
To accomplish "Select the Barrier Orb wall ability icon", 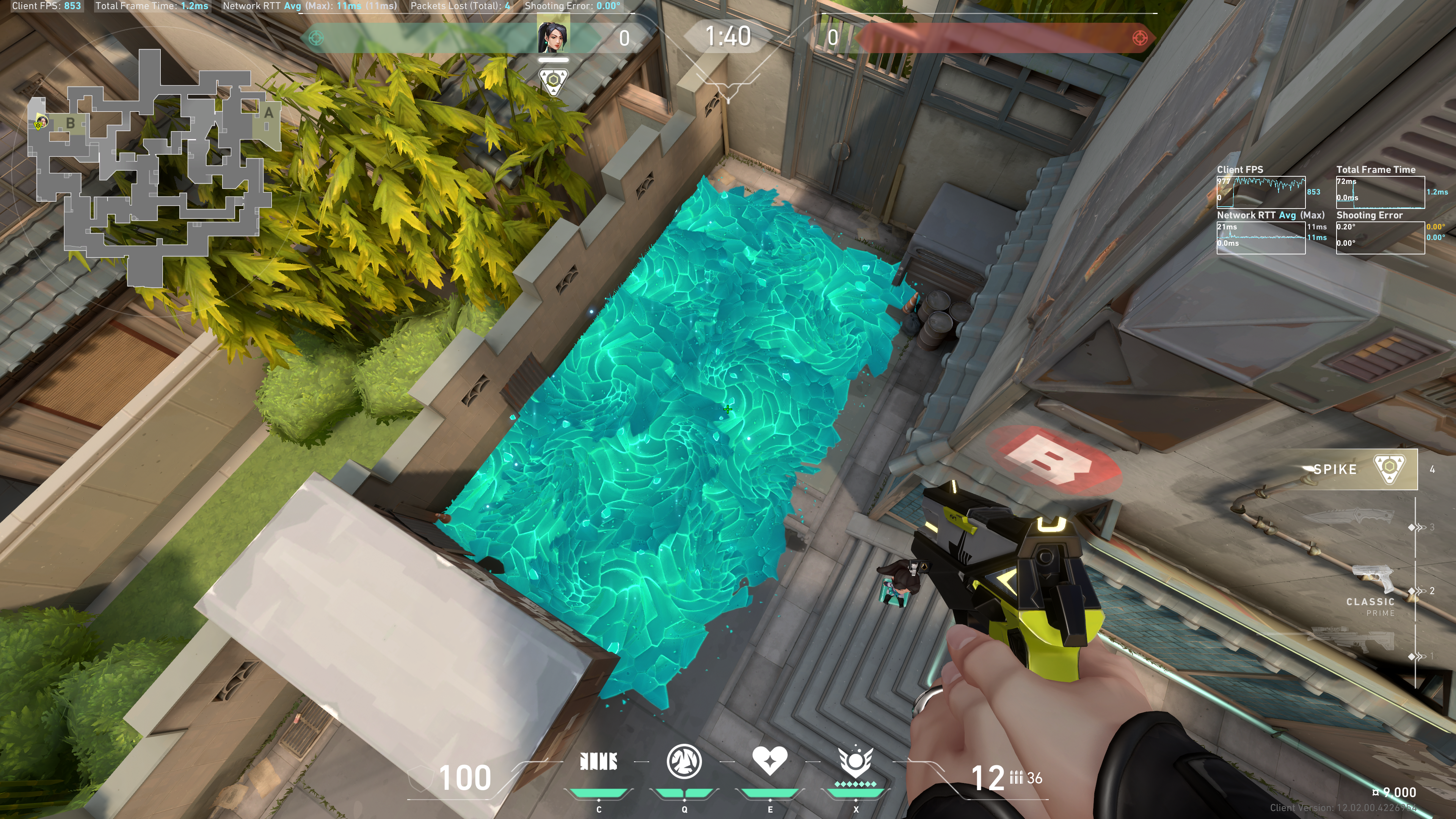I will click(x=599, y=761).
